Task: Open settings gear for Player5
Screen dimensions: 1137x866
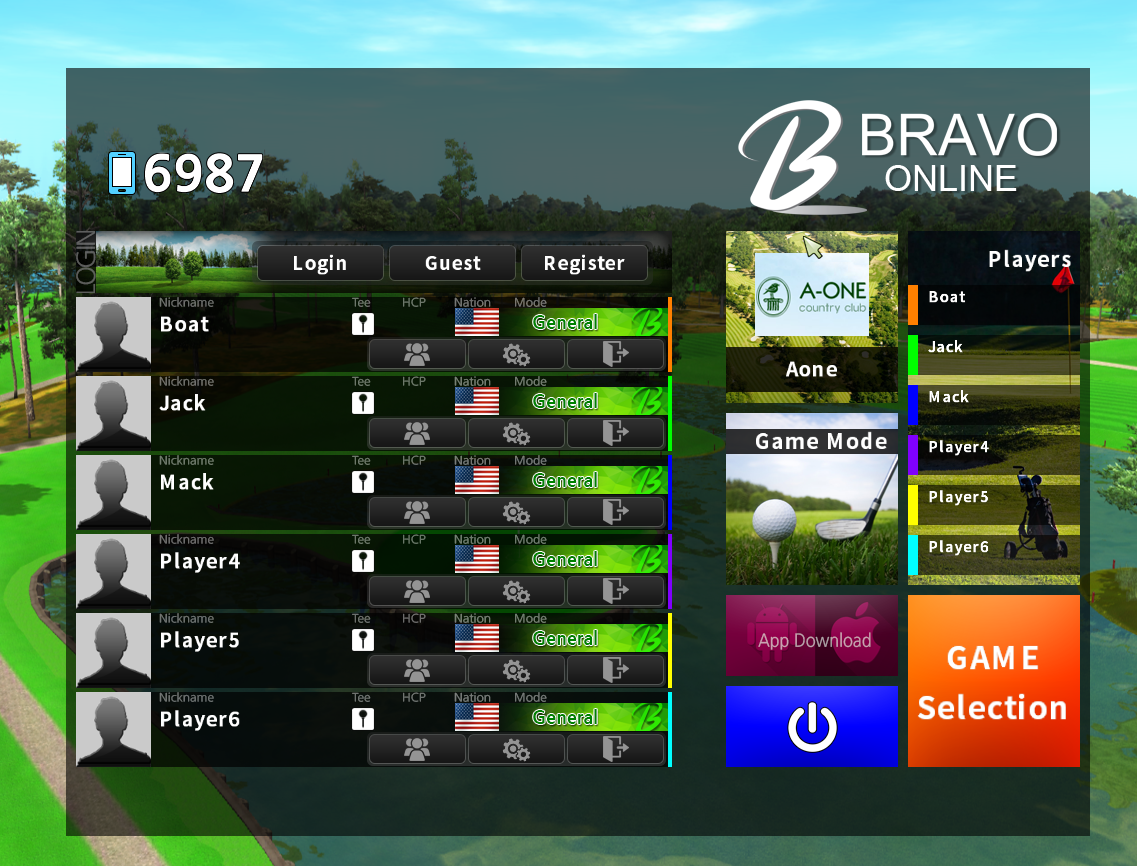Action: click(516, 670)
